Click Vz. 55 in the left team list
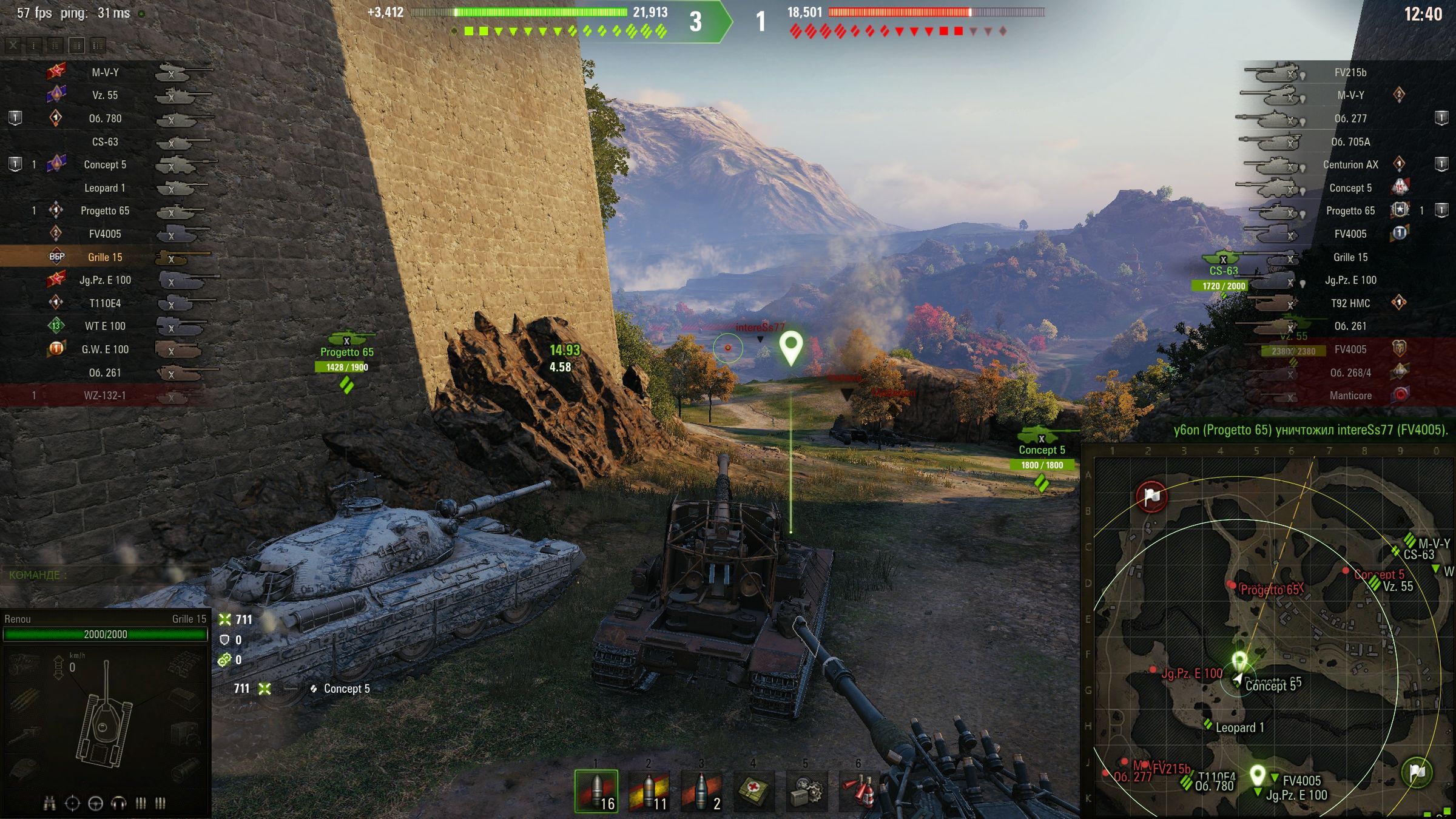The width and height of the screenshot is (1456, 819). pos(105,95)
